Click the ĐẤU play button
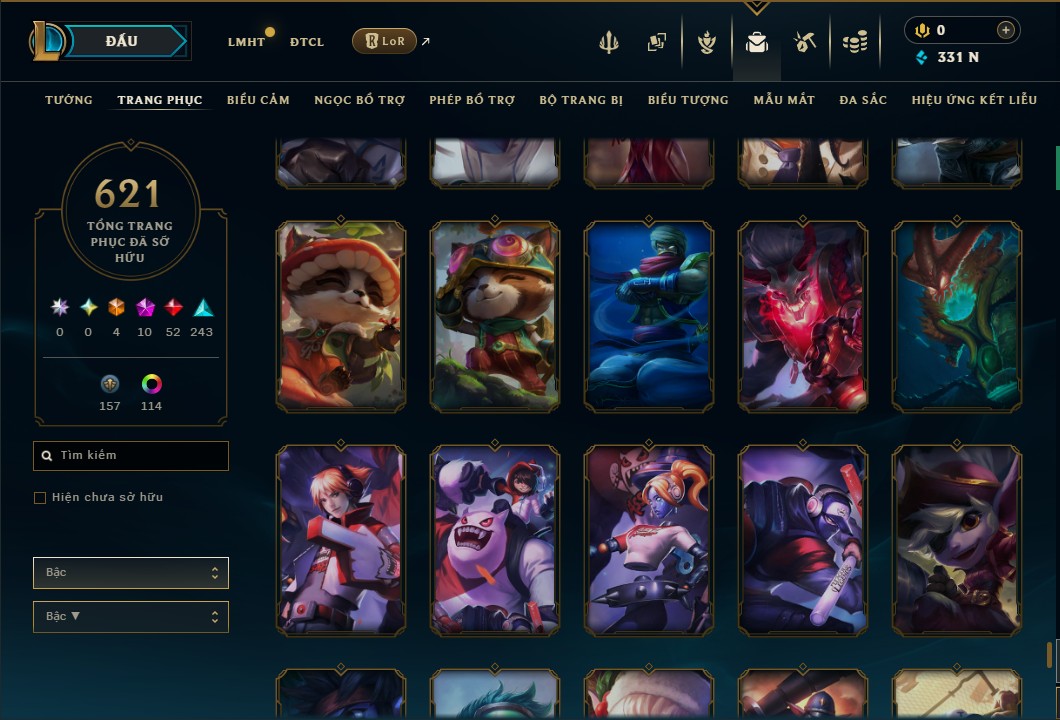Viewport: 1060px width, 720px height. coord(122,41)
